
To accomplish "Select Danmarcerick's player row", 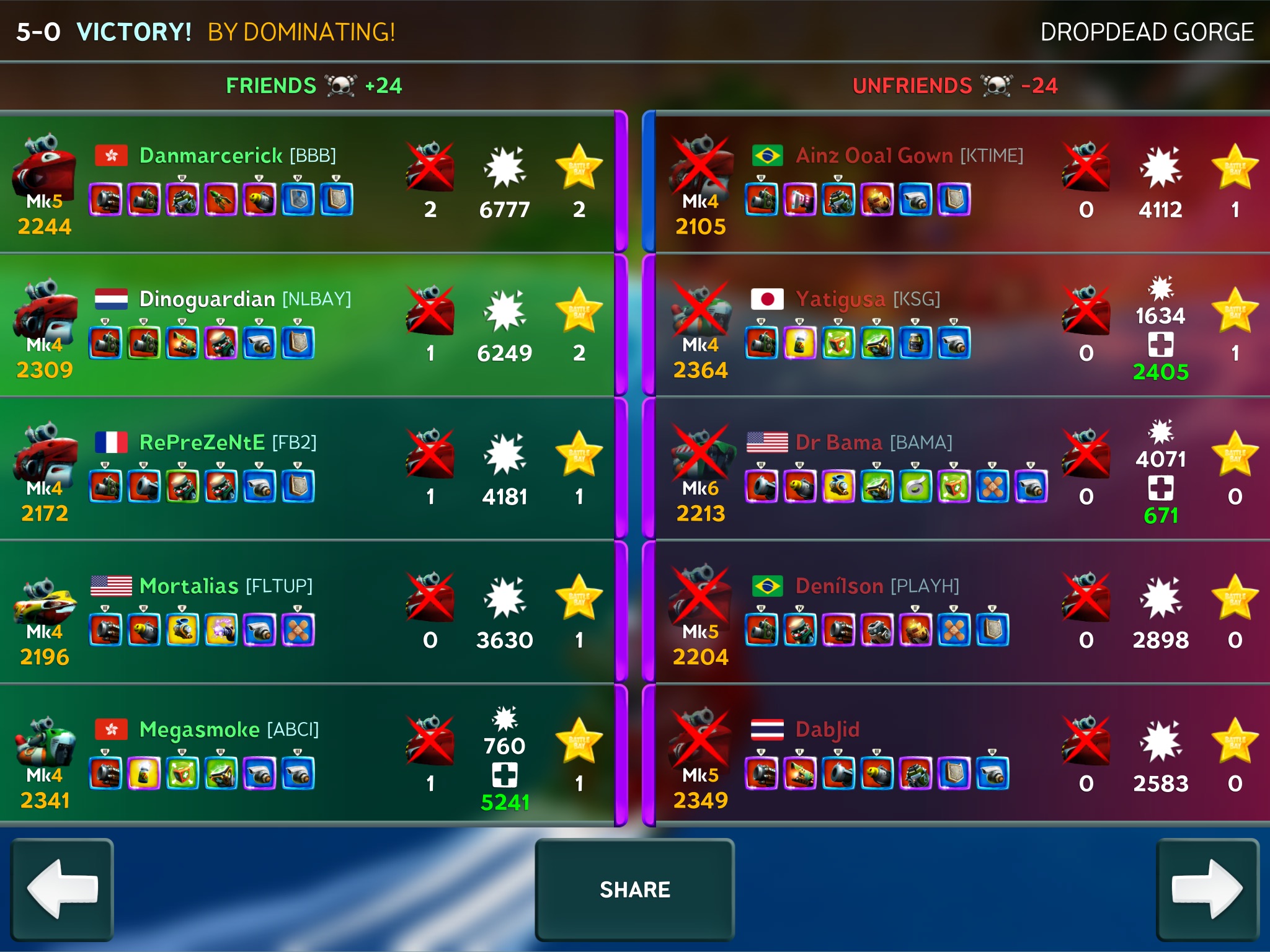I will point(307,184).
